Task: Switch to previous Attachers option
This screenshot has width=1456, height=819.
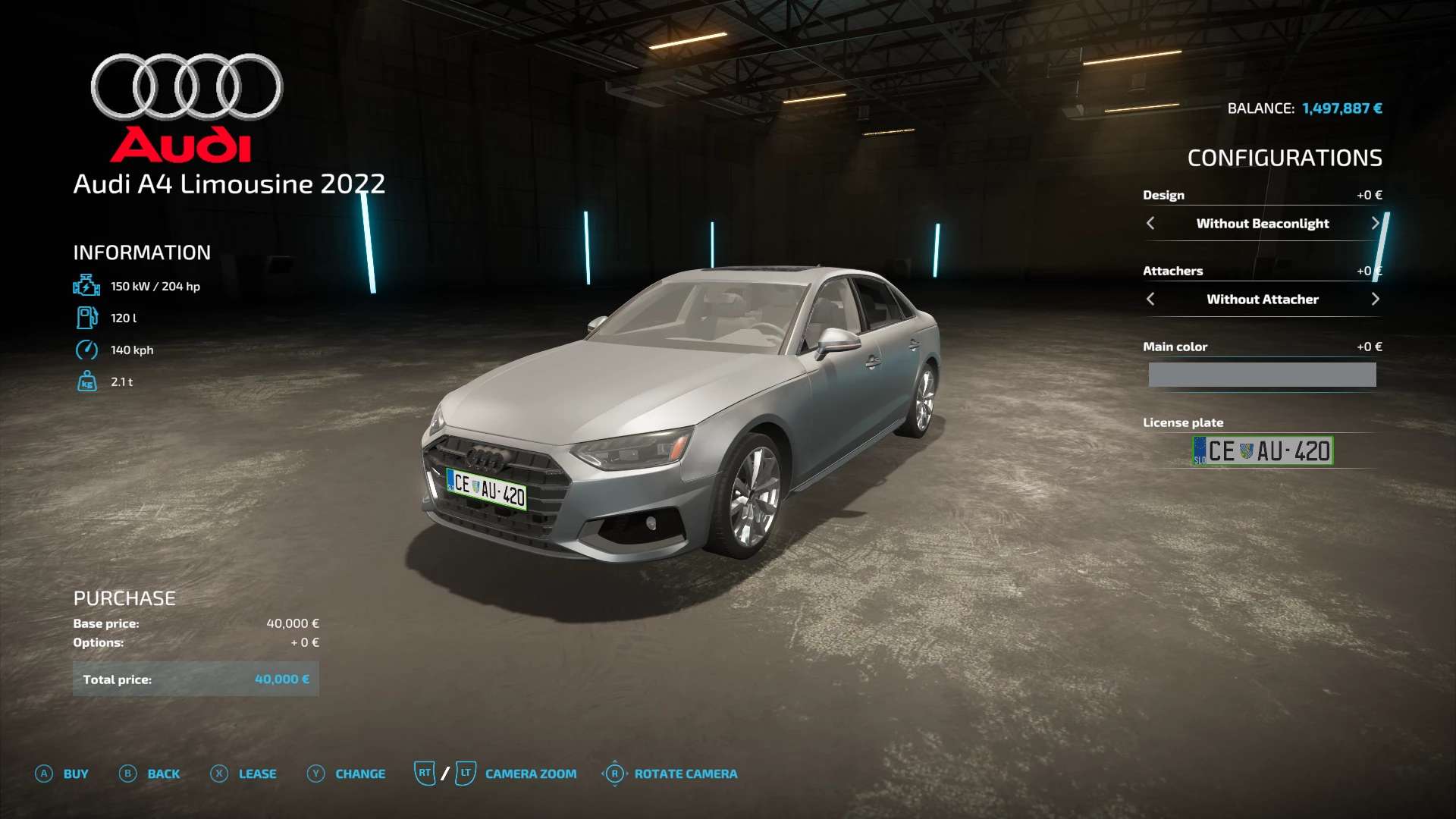Action: [x=1150, y=299]
